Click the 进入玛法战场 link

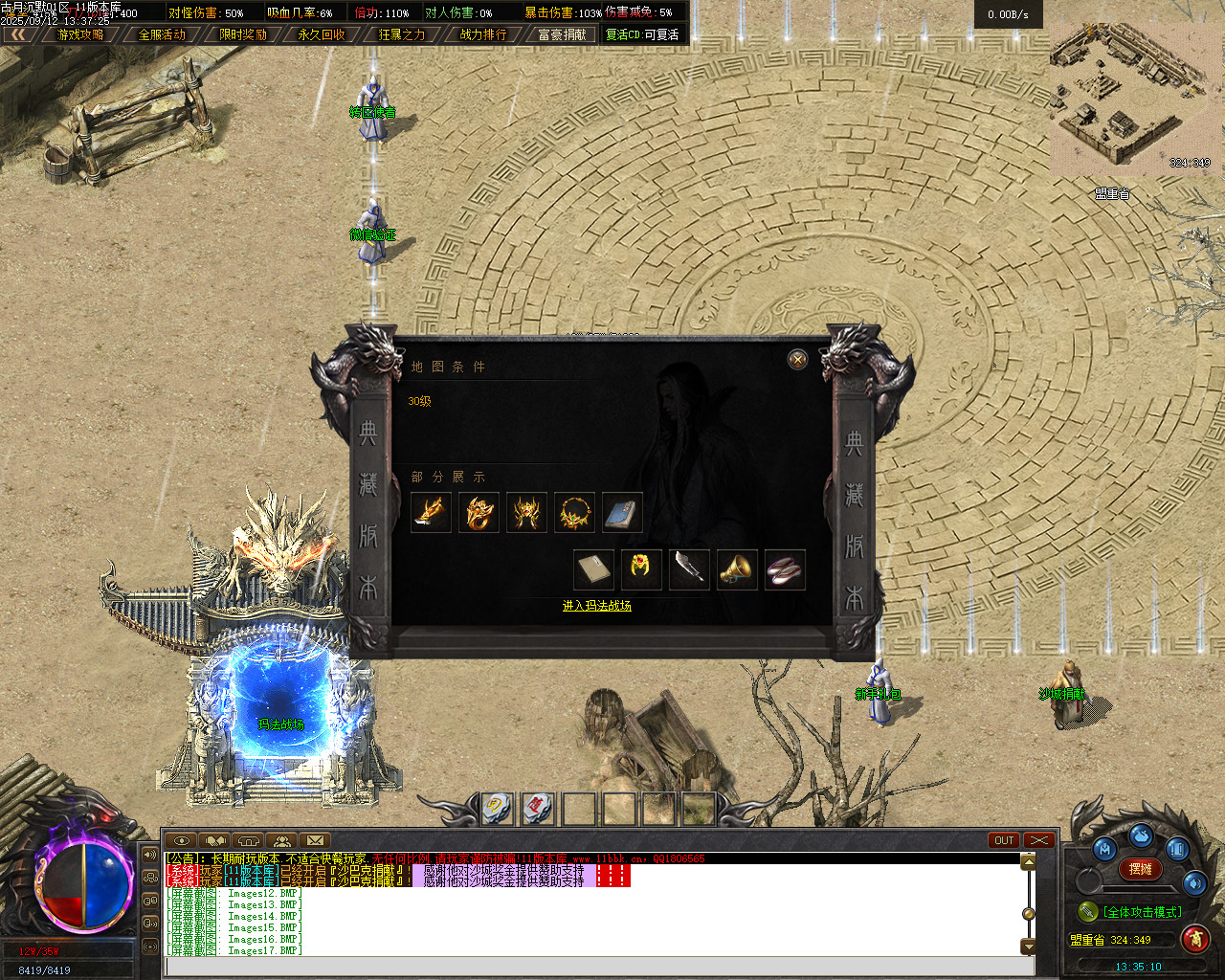tap(596, 606)
